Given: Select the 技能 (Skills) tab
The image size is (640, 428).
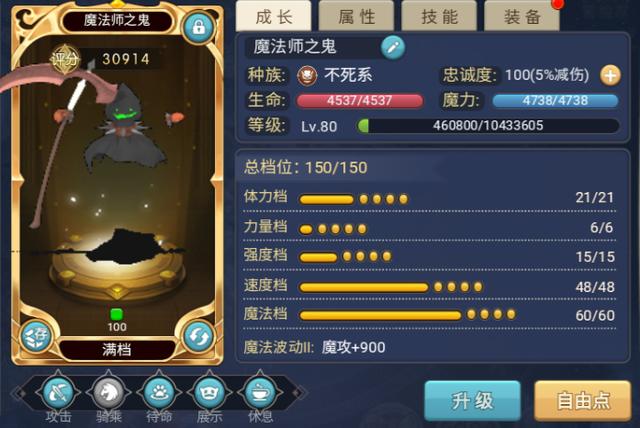Looking at the screenshot, I should click(439, 16).
